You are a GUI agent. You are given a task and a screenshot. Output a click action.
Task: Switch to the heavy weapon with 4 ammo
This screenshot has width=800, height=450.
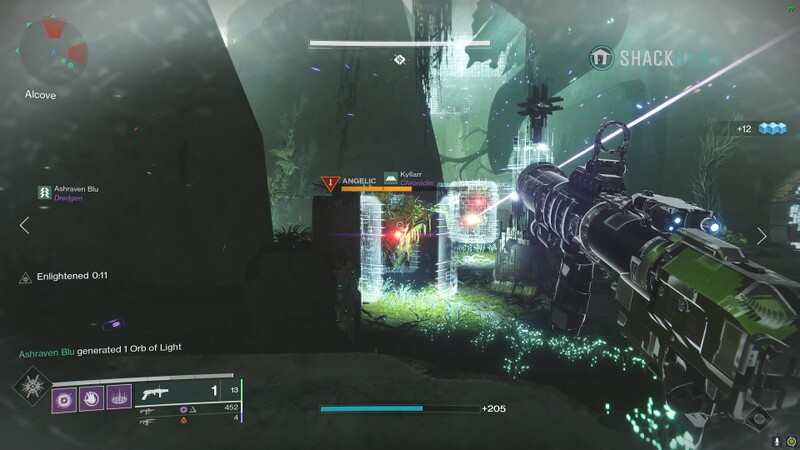190,420
